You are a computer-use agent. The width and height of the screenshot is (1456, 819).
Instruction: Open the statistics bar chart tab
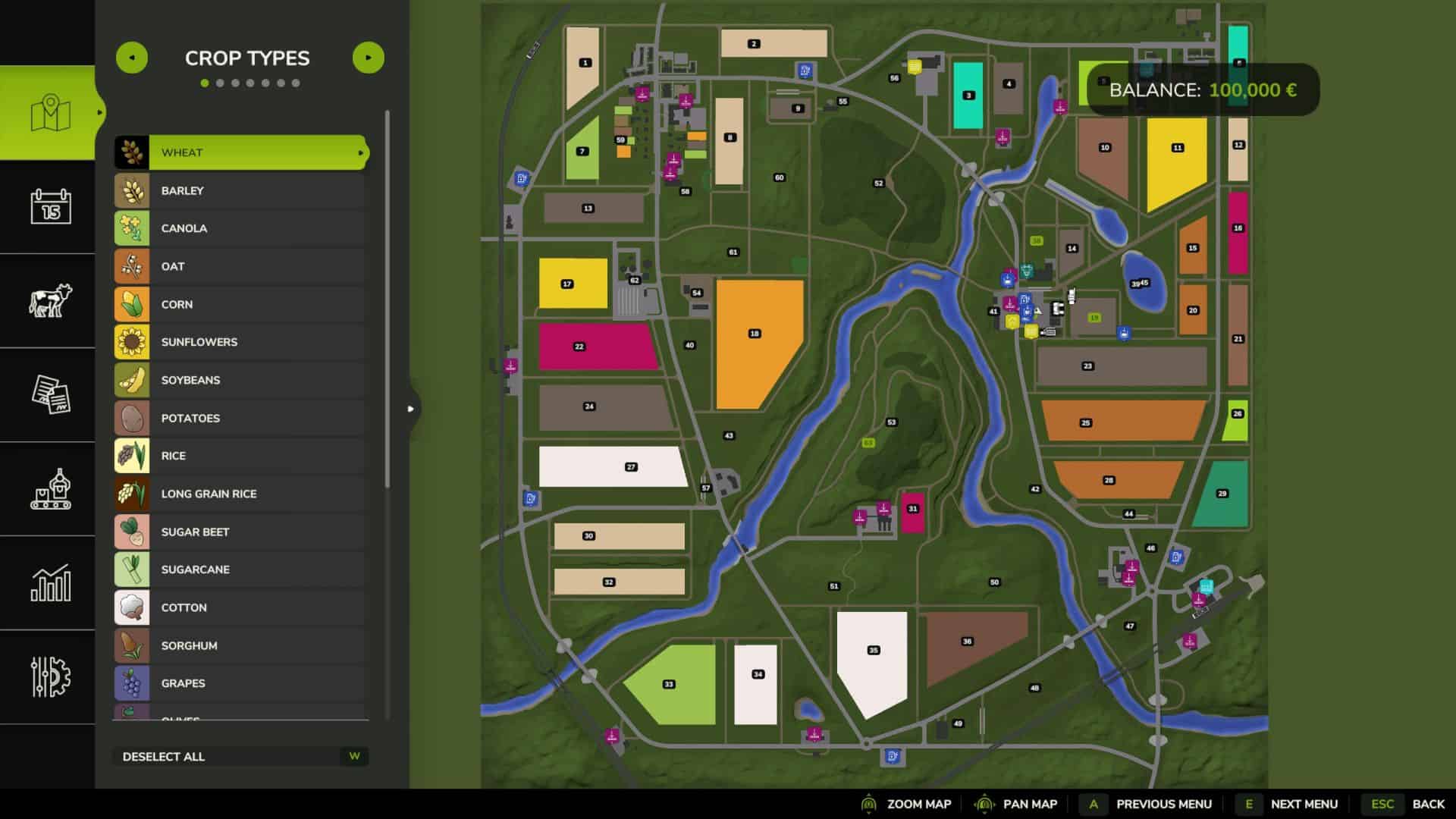(x=50, y=582)
